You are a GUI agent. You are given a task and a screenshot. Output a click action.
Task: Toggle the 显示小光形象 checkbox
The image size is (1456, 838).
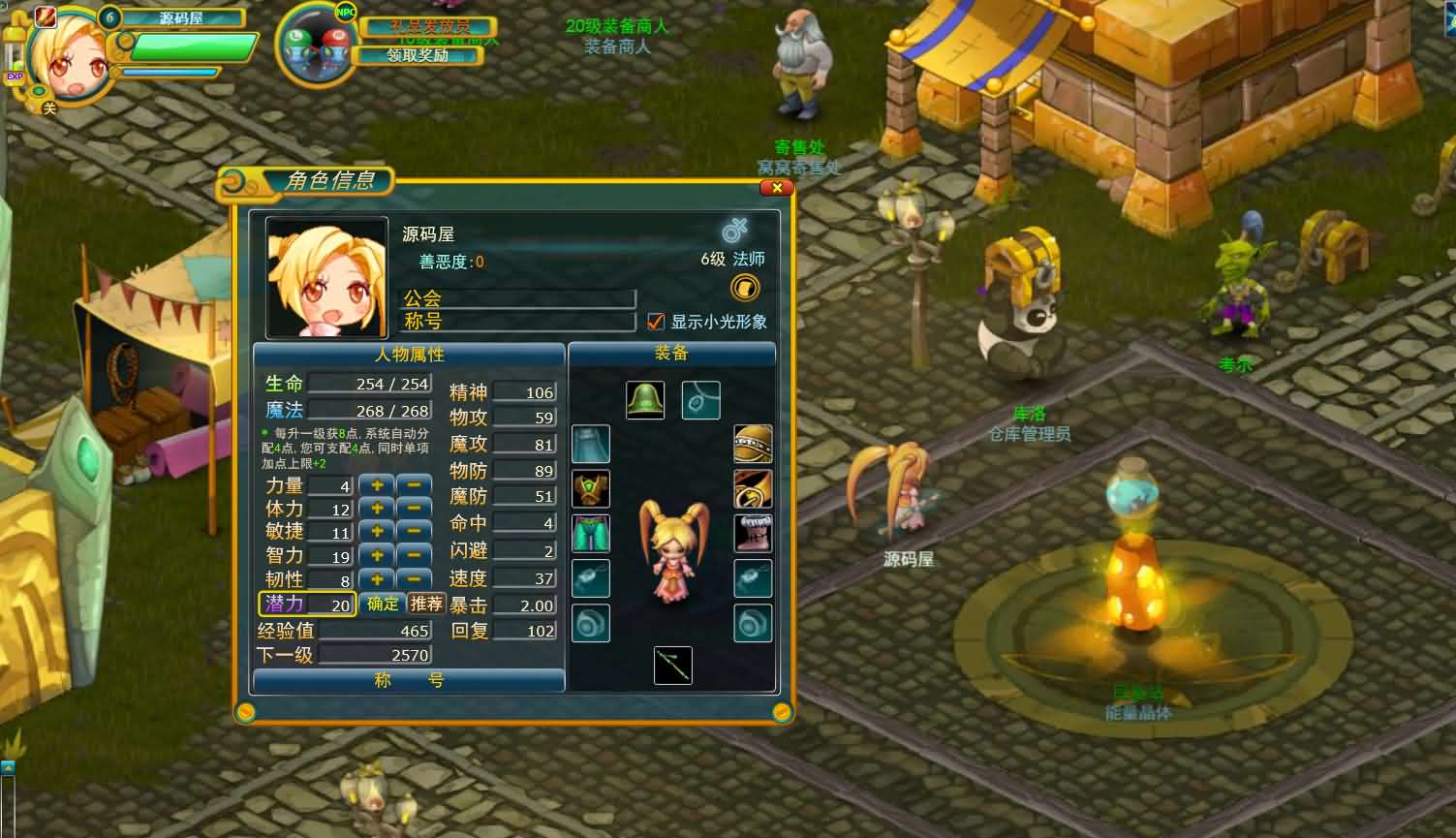655,322
